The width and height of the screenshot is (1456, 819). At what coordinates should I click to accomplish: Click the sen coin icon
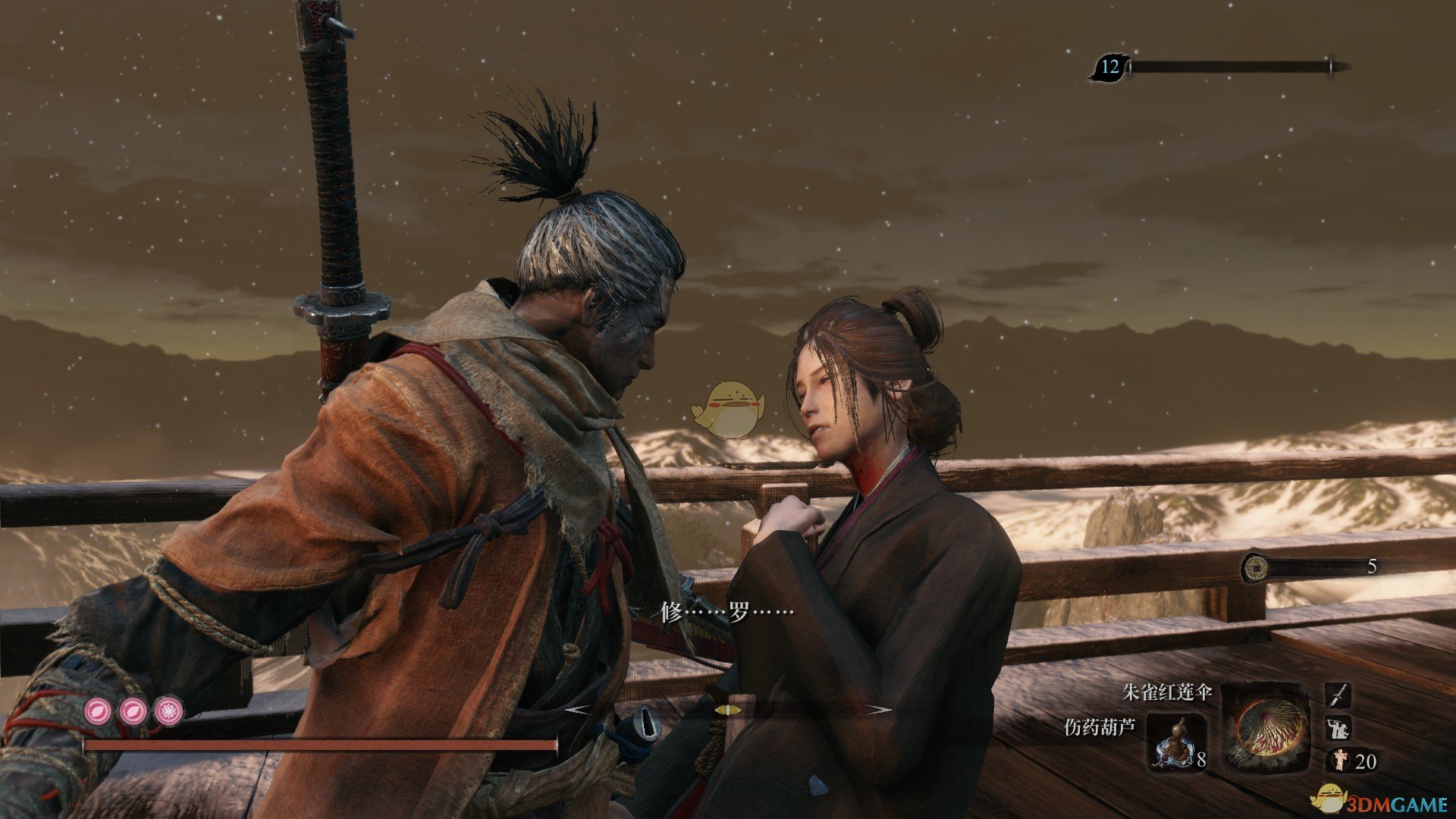click(1257, 566)
